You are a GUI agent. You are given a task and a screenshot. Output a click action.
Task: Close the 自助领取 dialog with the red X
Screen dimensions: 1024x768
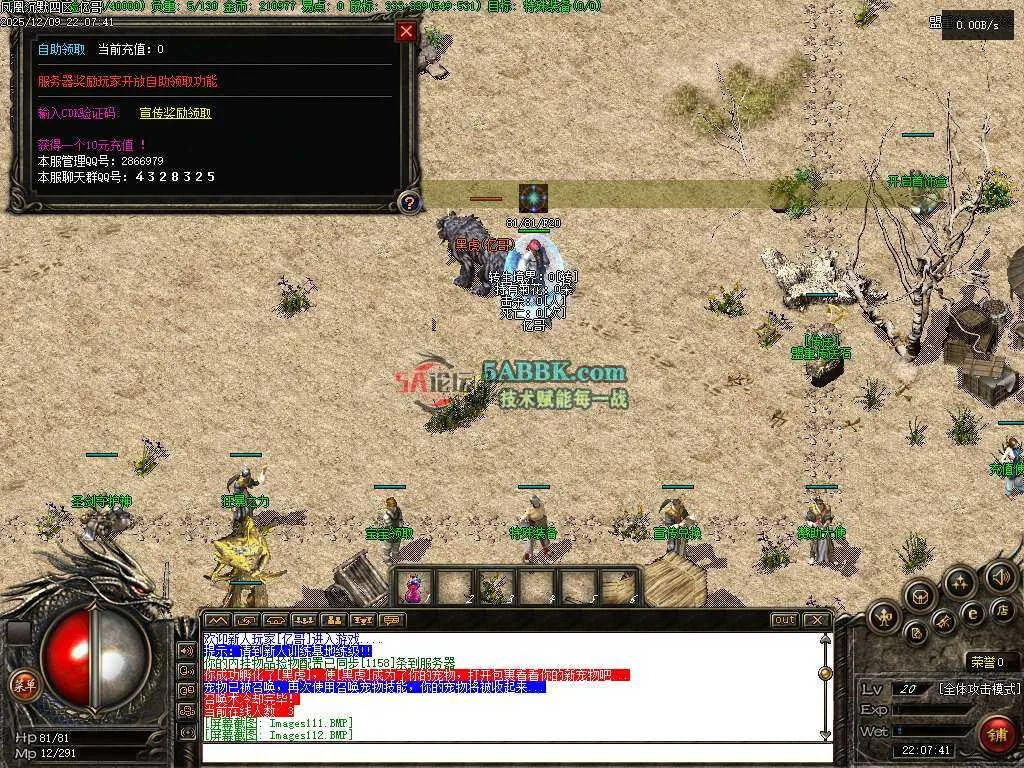[406, 31]
